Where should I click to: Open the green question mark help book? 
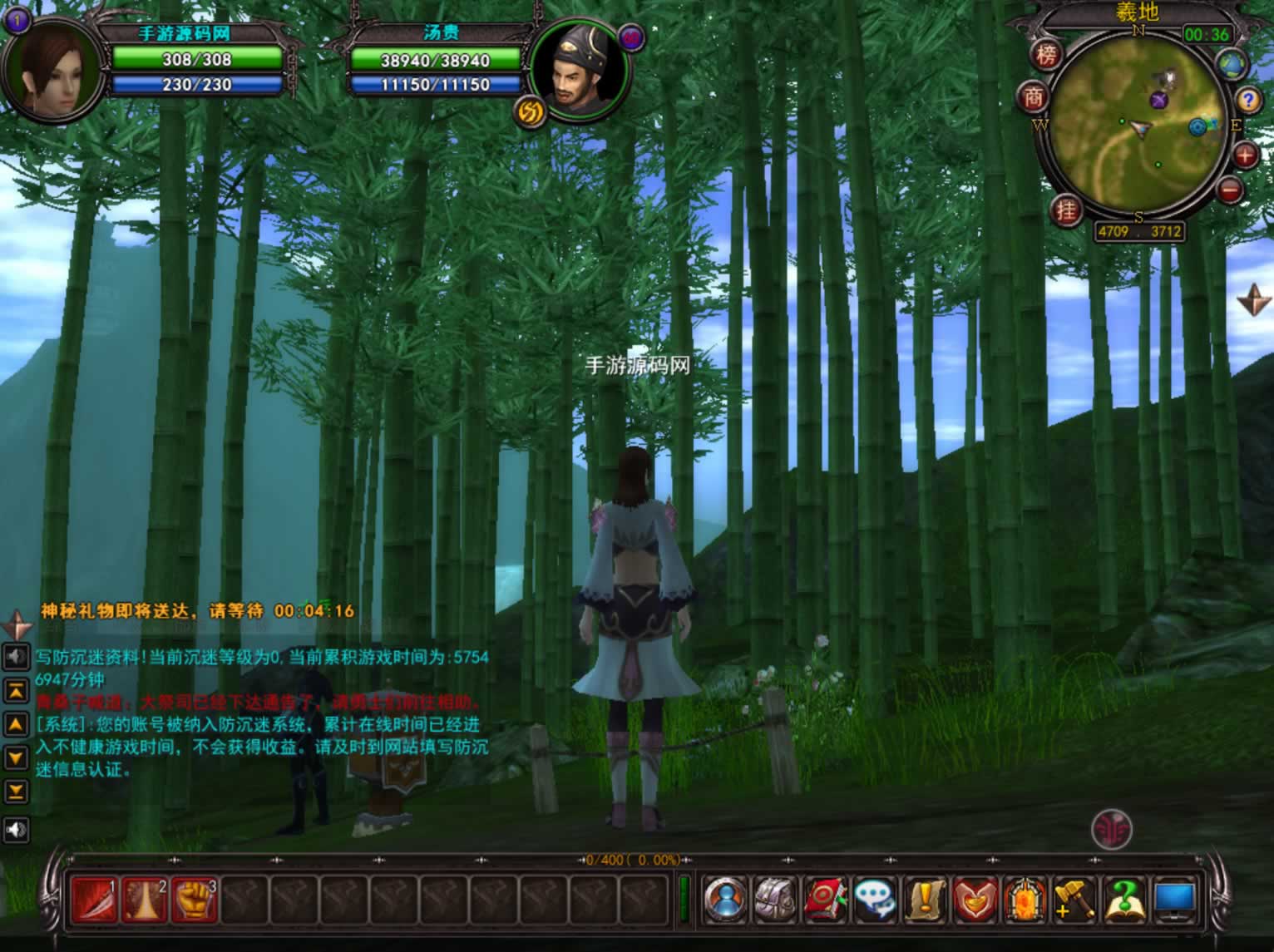pos(1124,900)
